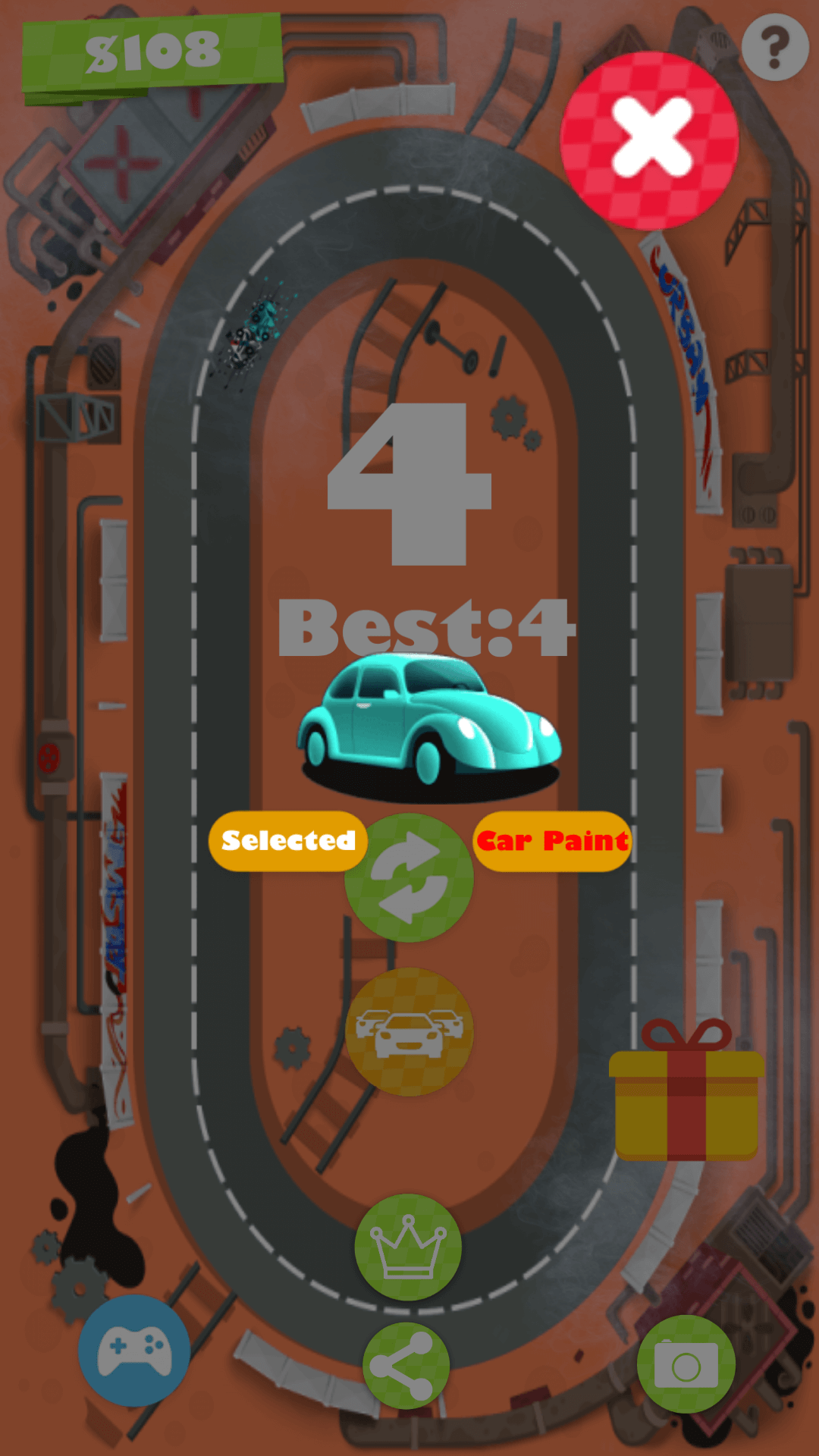Take a screenshot with the camera button
The width and height of the screenshot is (819, 1456).
coord(686,1364)
